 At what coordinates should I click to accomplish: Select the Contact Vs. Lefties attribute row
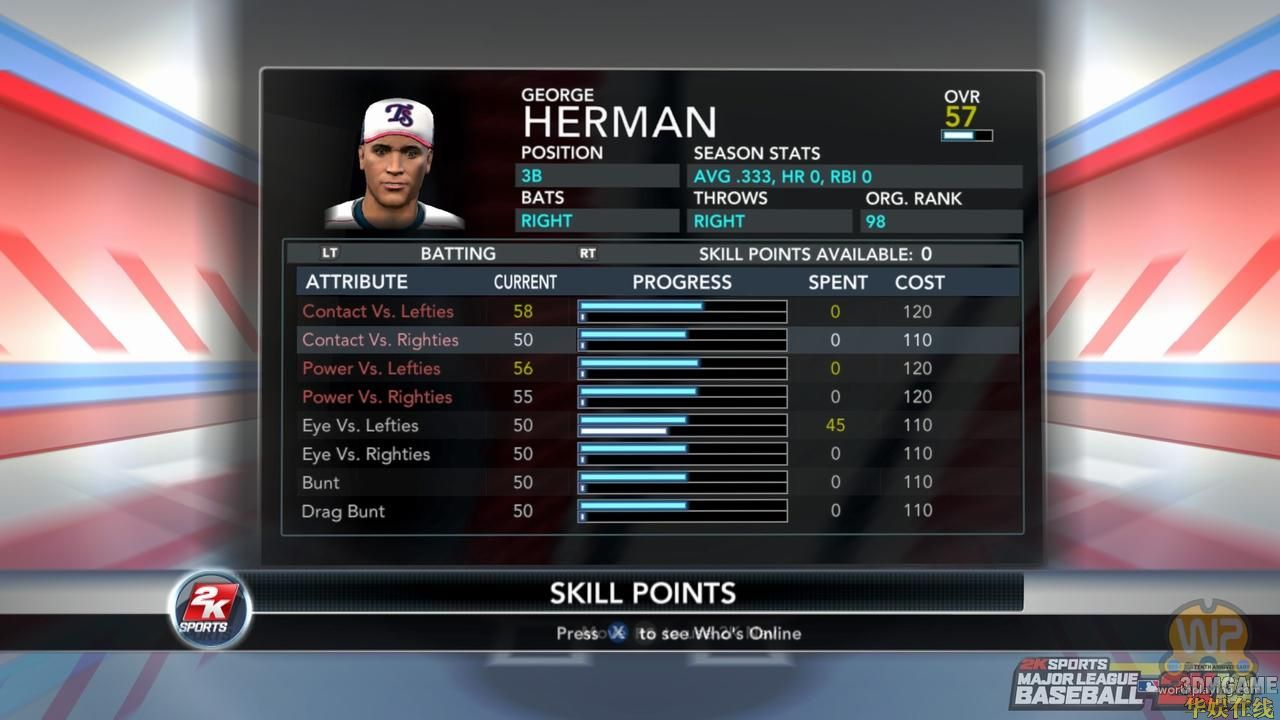click(x=378, y=311)
